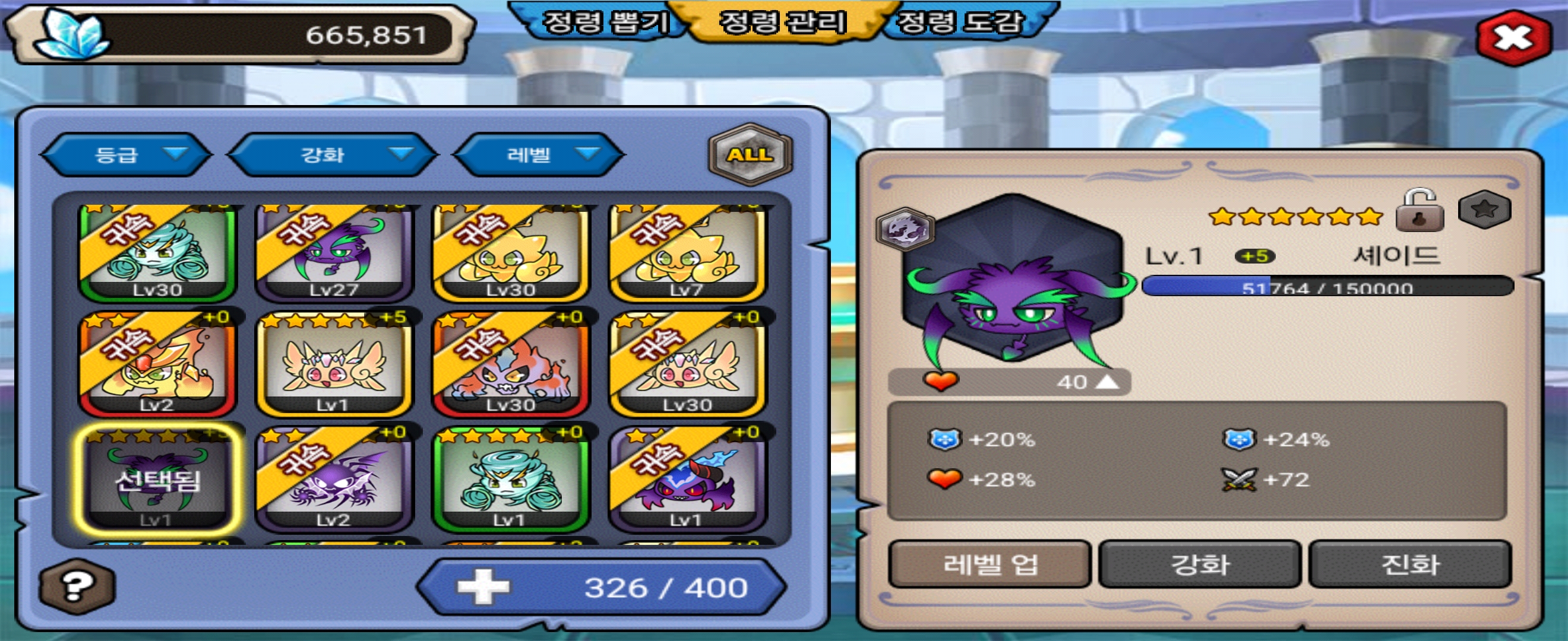Expand the heart stat 40 arrow
This screenshot has height=641, width=1568.
[1107, 382]
